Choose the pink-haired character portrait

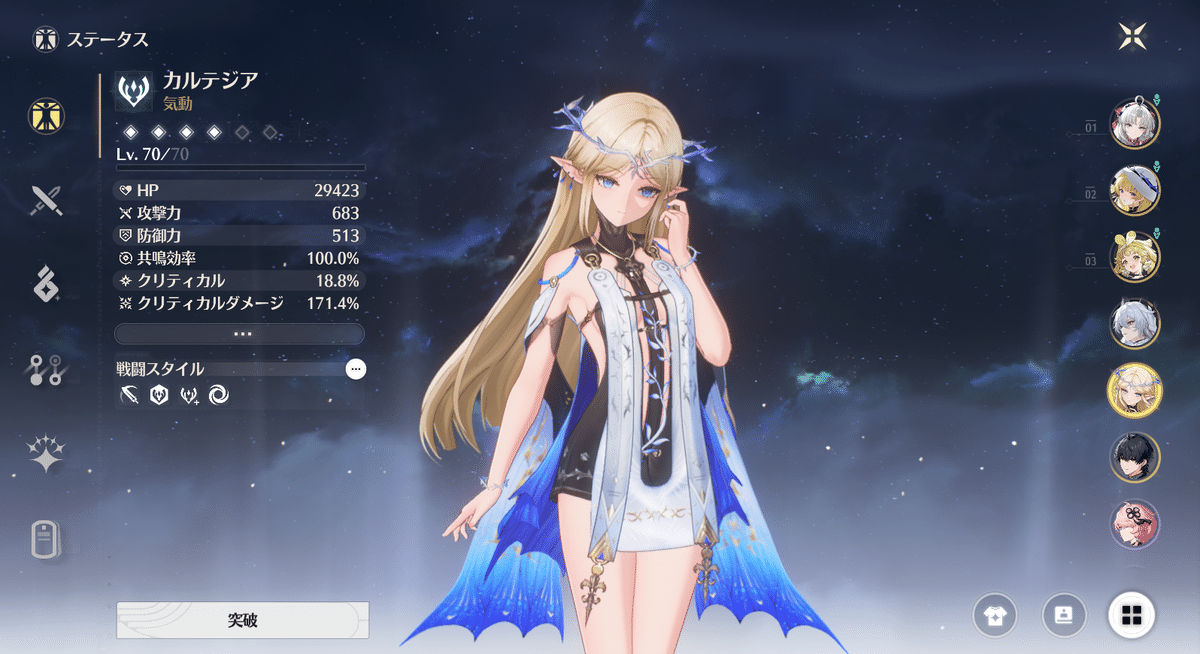click(1135, 524)
